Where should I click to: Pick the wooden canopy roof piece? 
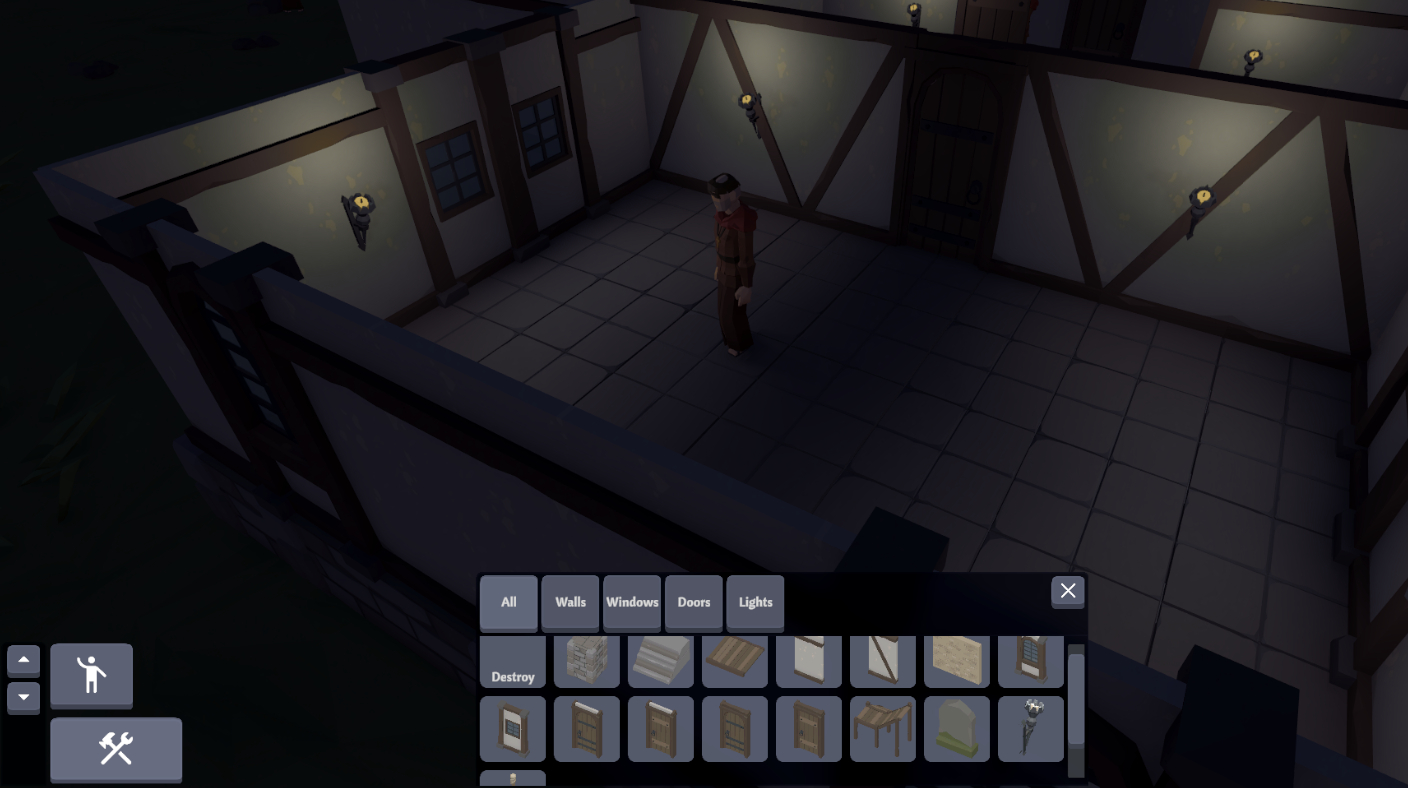coord(883,729)
